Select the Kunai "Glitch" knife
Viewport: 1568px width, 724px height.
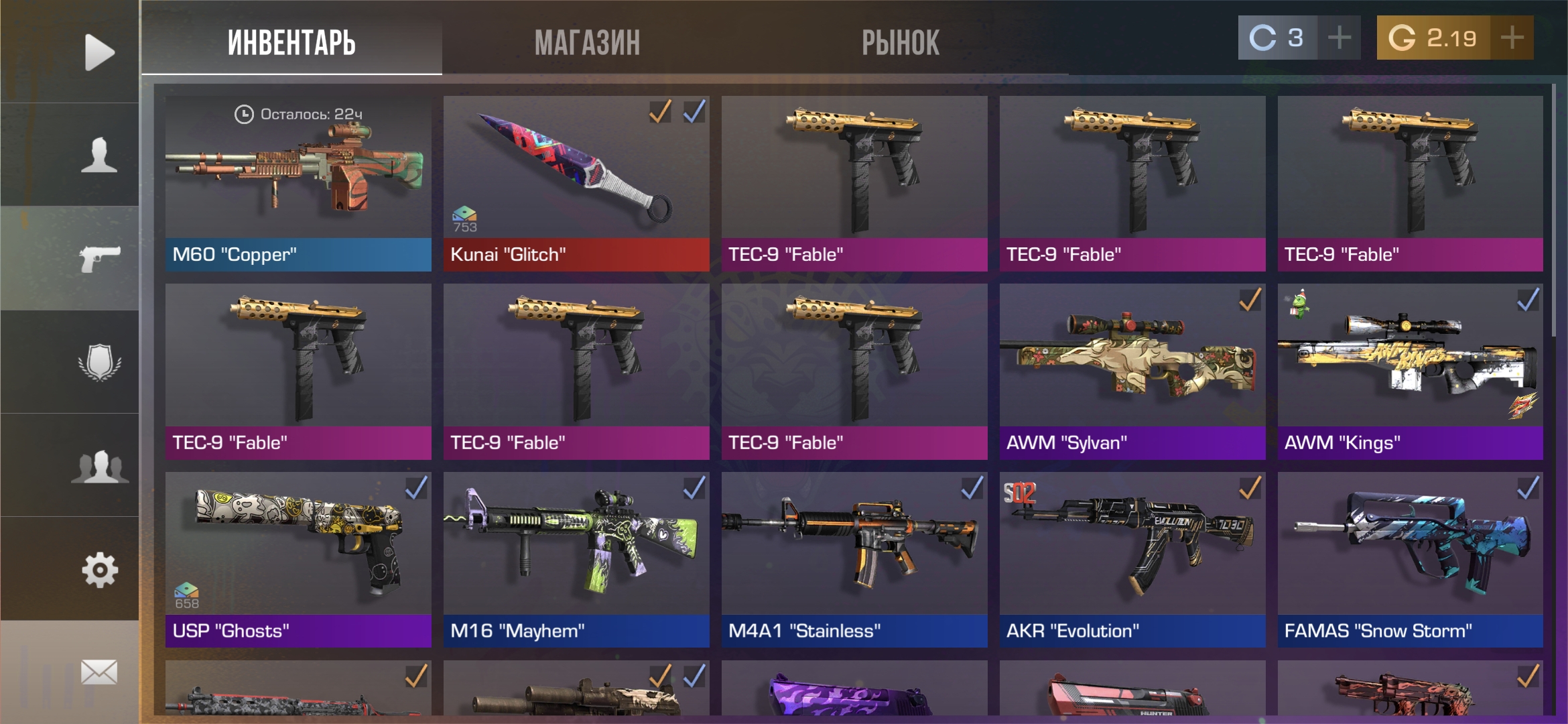pyautogui.click(x=576, y=183)
